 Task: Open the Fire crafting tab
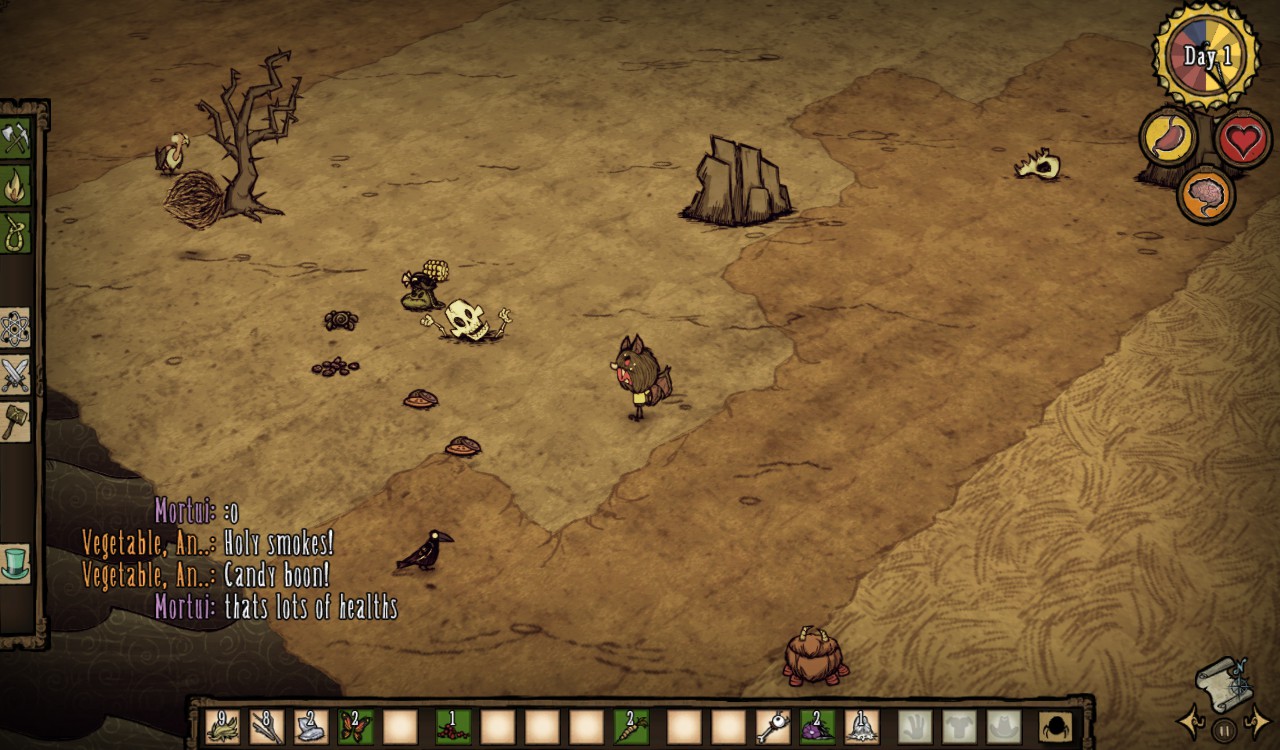[16, 185]
